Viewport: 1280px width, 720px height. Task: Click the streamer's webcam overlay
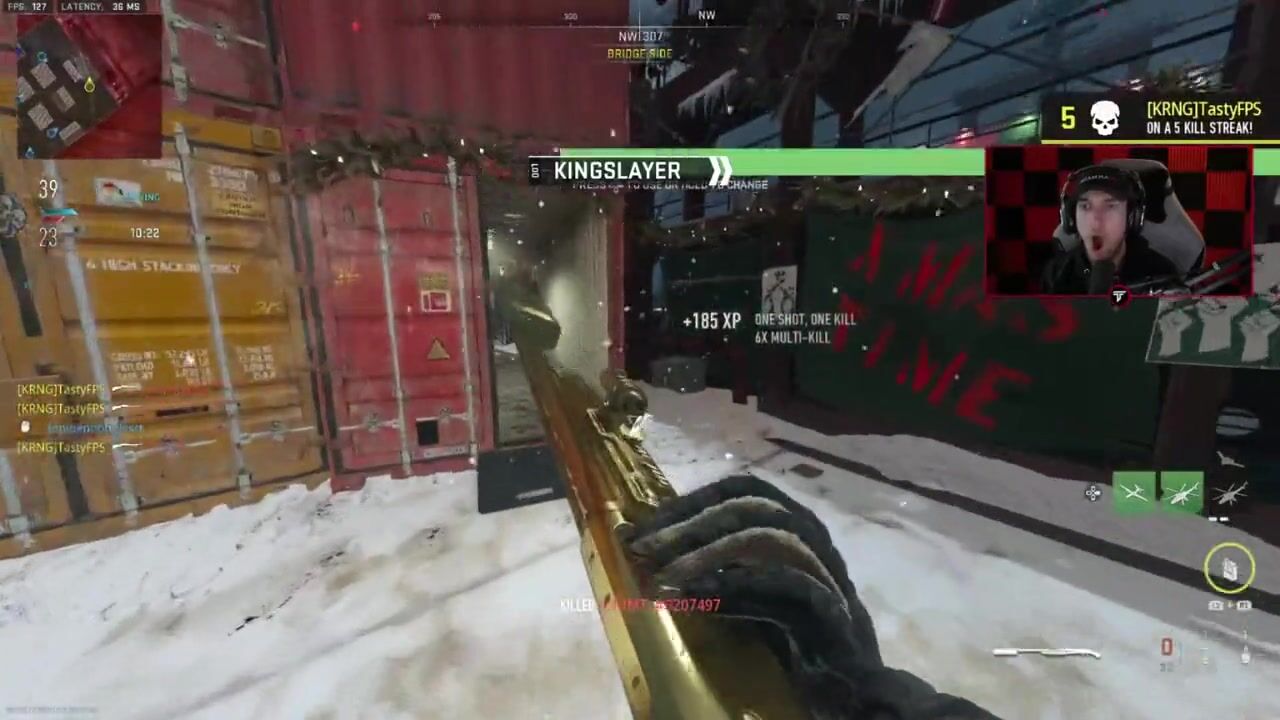click(x=1118, y=222)
